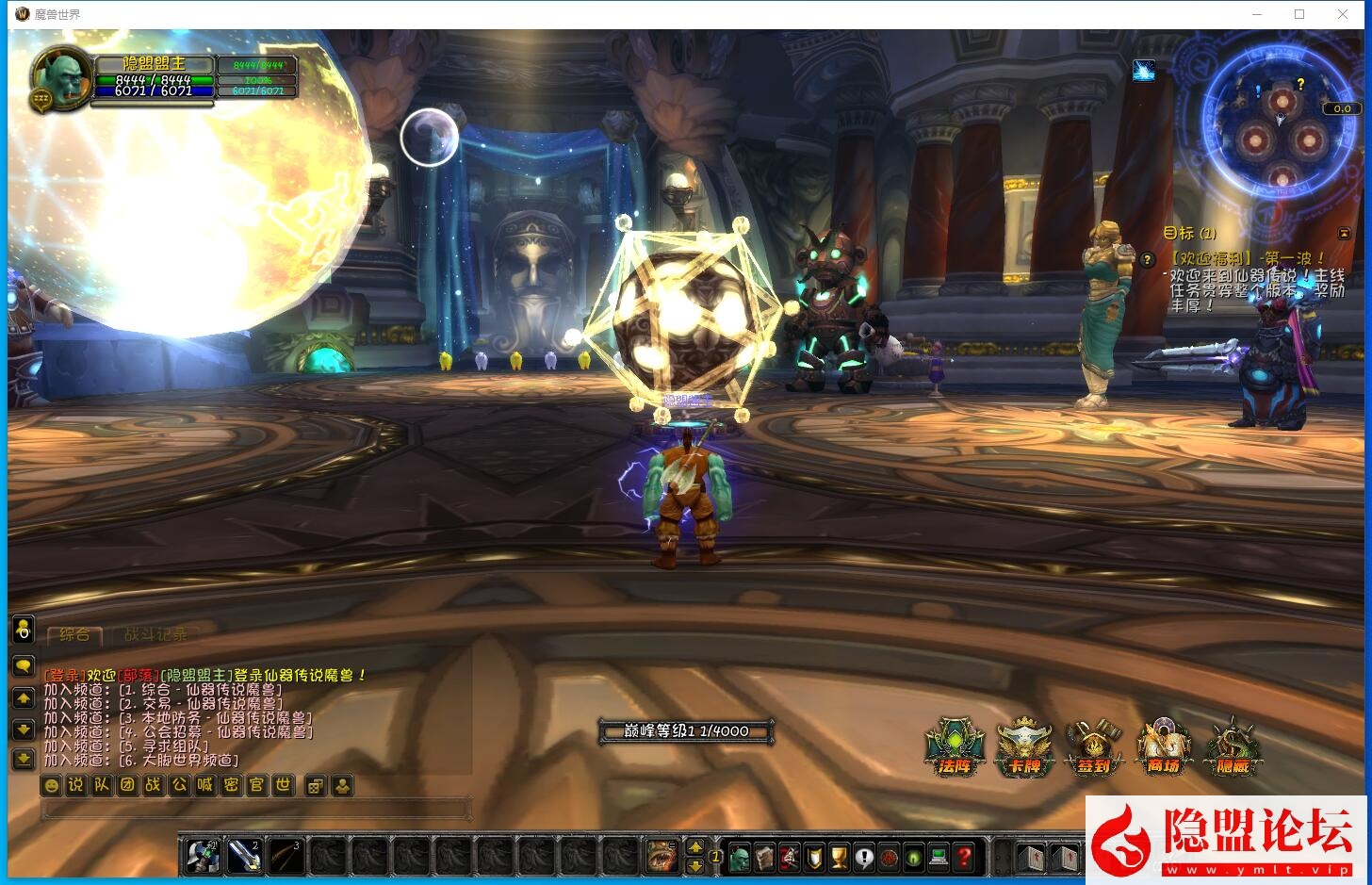
Task: Open the 卡牌 card menu icon
Action: (x=1024, y=747)
